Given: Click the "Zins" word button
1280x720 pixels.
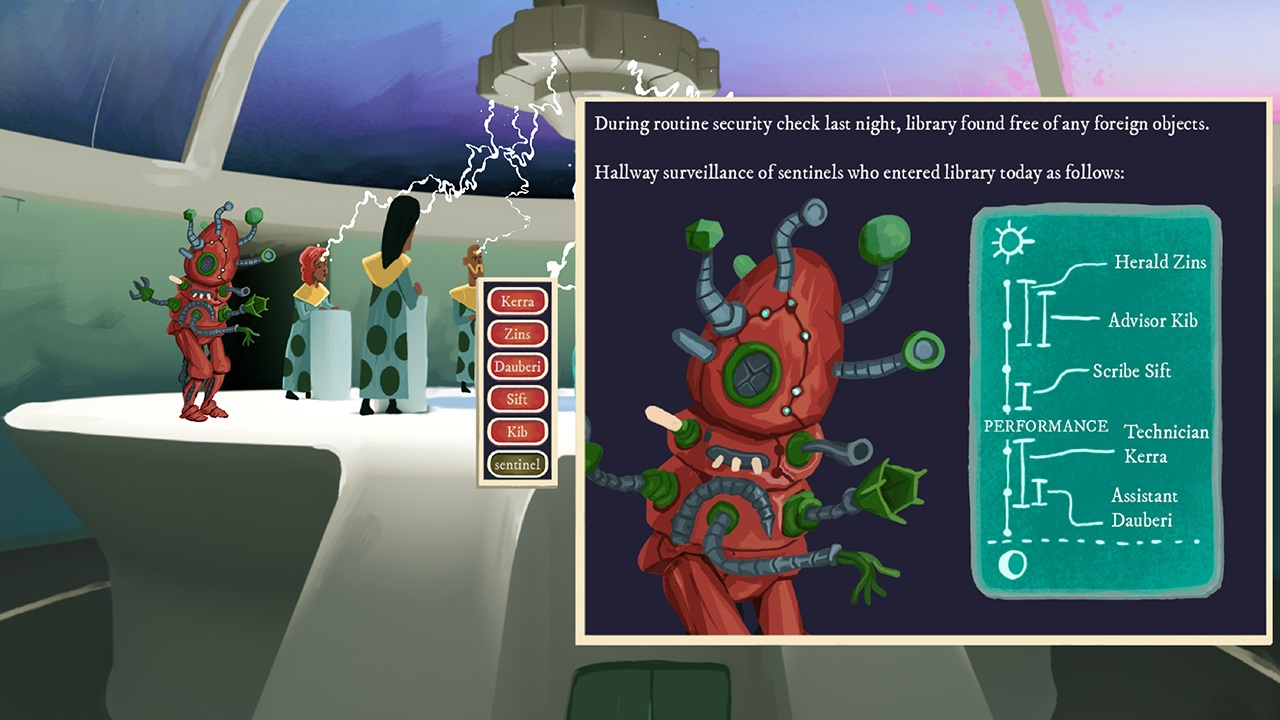Looking at the screenshot, I should click(x=516, y=333).
